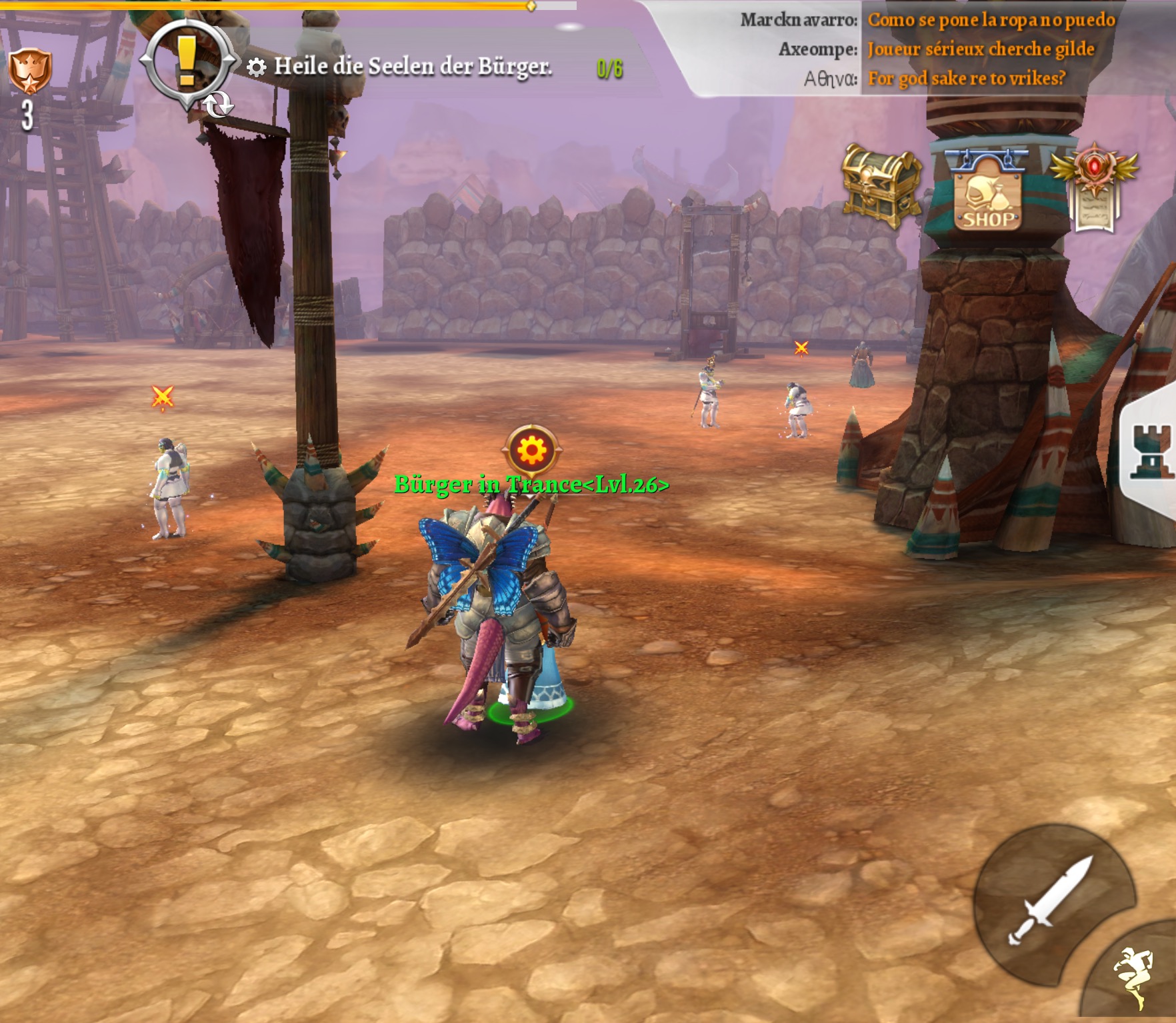Tap the player level 3 crown badge

click(29, 73)
